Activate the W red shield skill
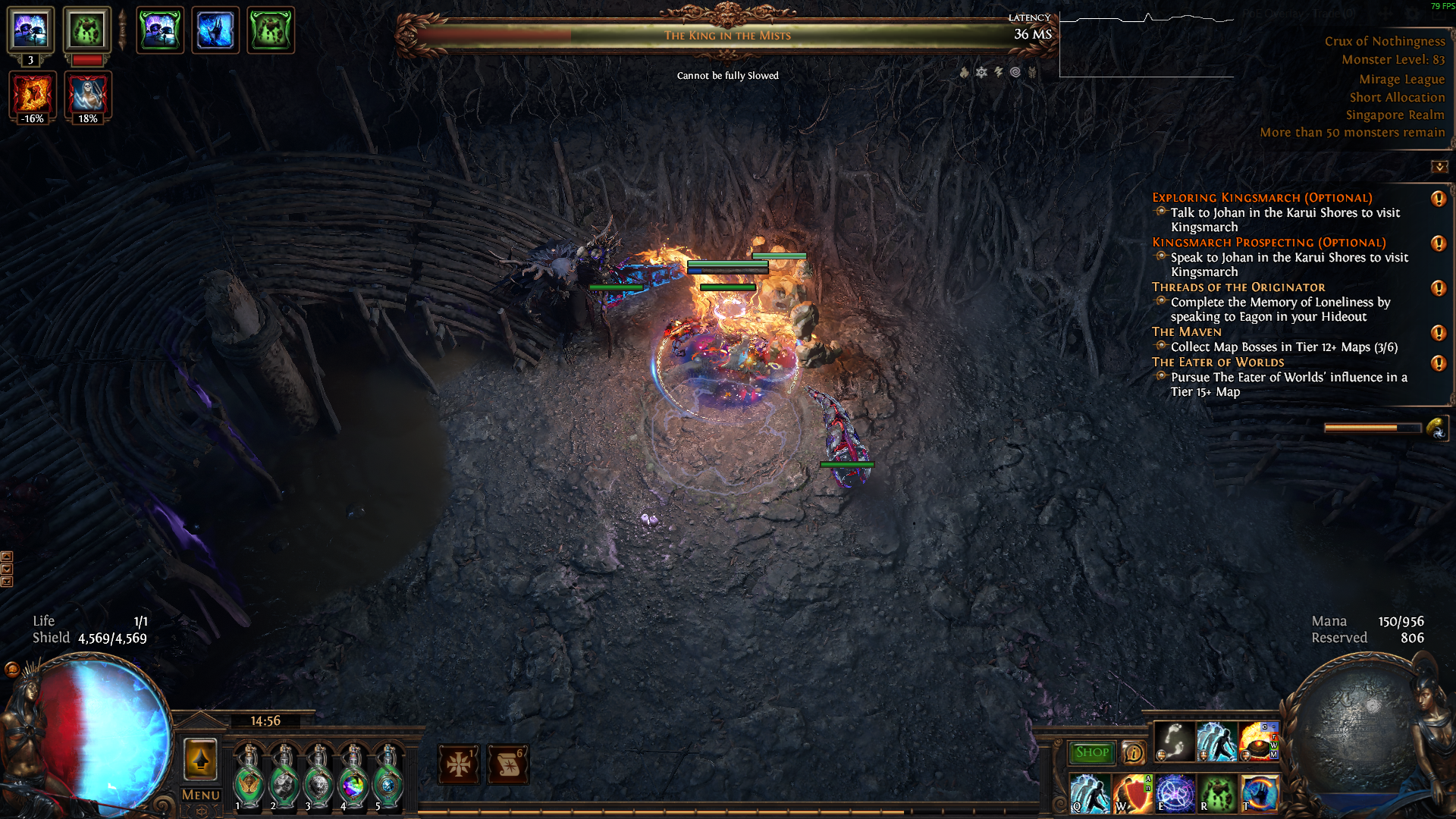 (1132, 793)
